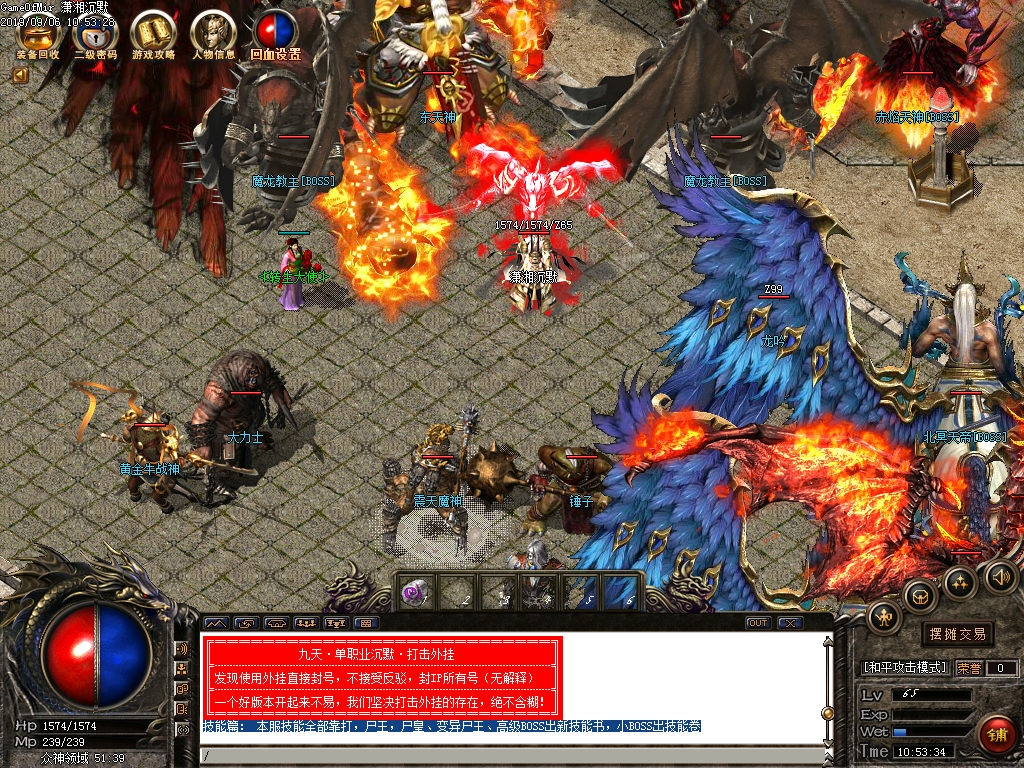The width and height of the screenshot is (1024, 768).
Task: Open the 装备回收 equipment recycle menu
Action: (37, 36)
